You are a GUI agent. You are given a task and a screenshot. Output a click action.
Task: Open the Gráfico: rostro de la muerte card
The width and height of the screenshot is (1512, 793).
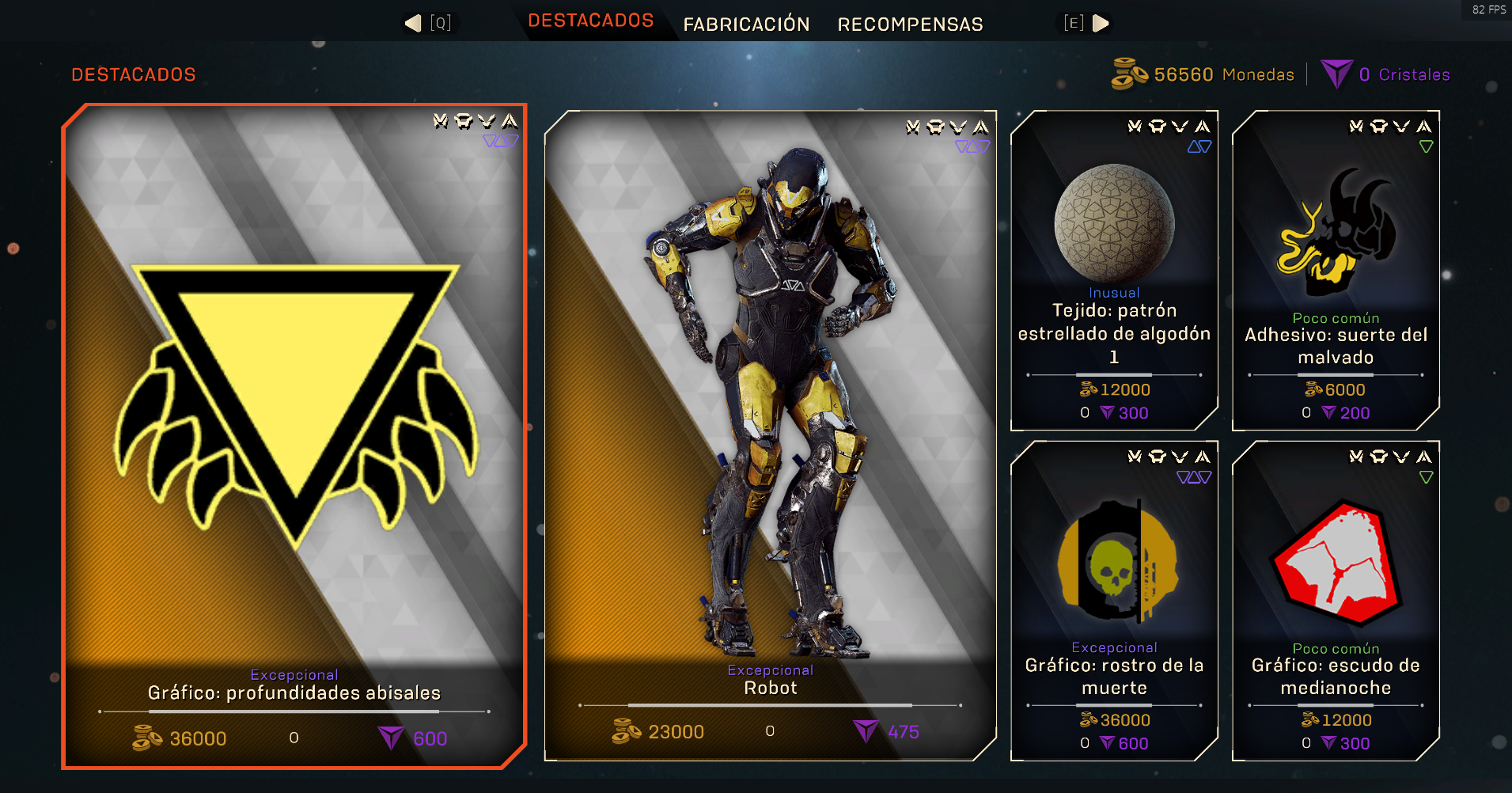click(1114, 601)
